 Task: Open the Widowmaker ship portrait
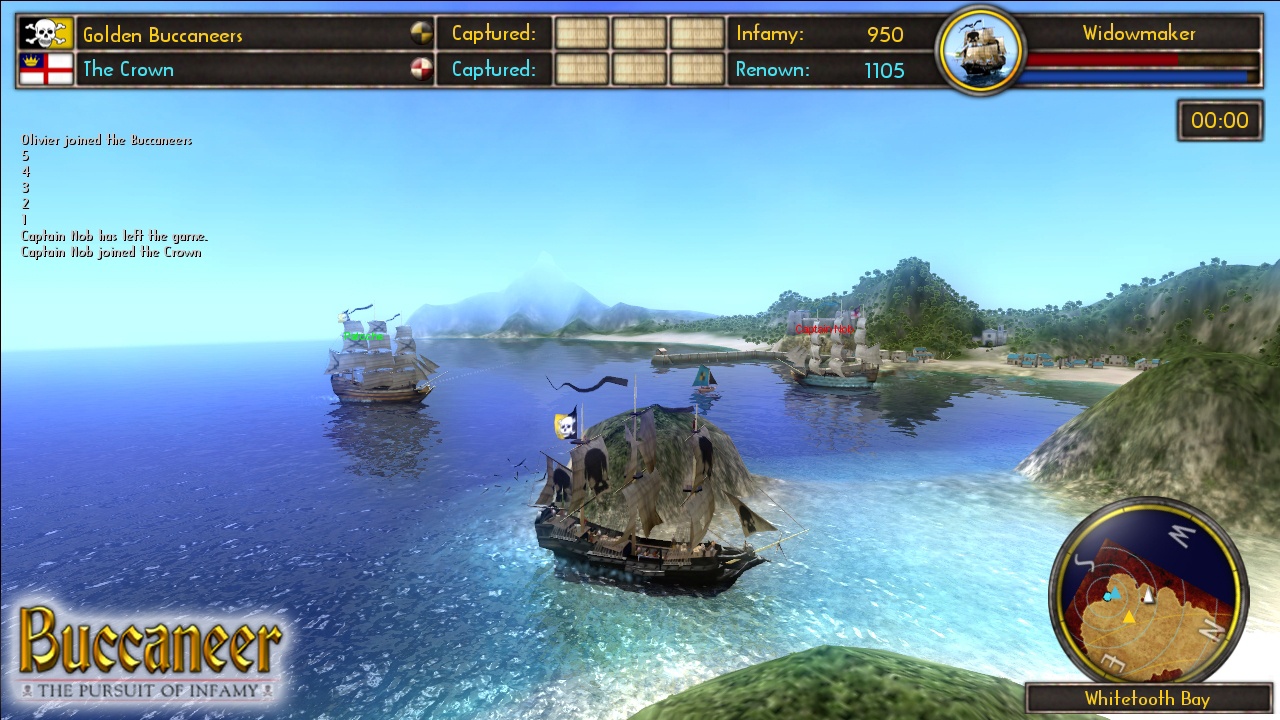(979, 51)
